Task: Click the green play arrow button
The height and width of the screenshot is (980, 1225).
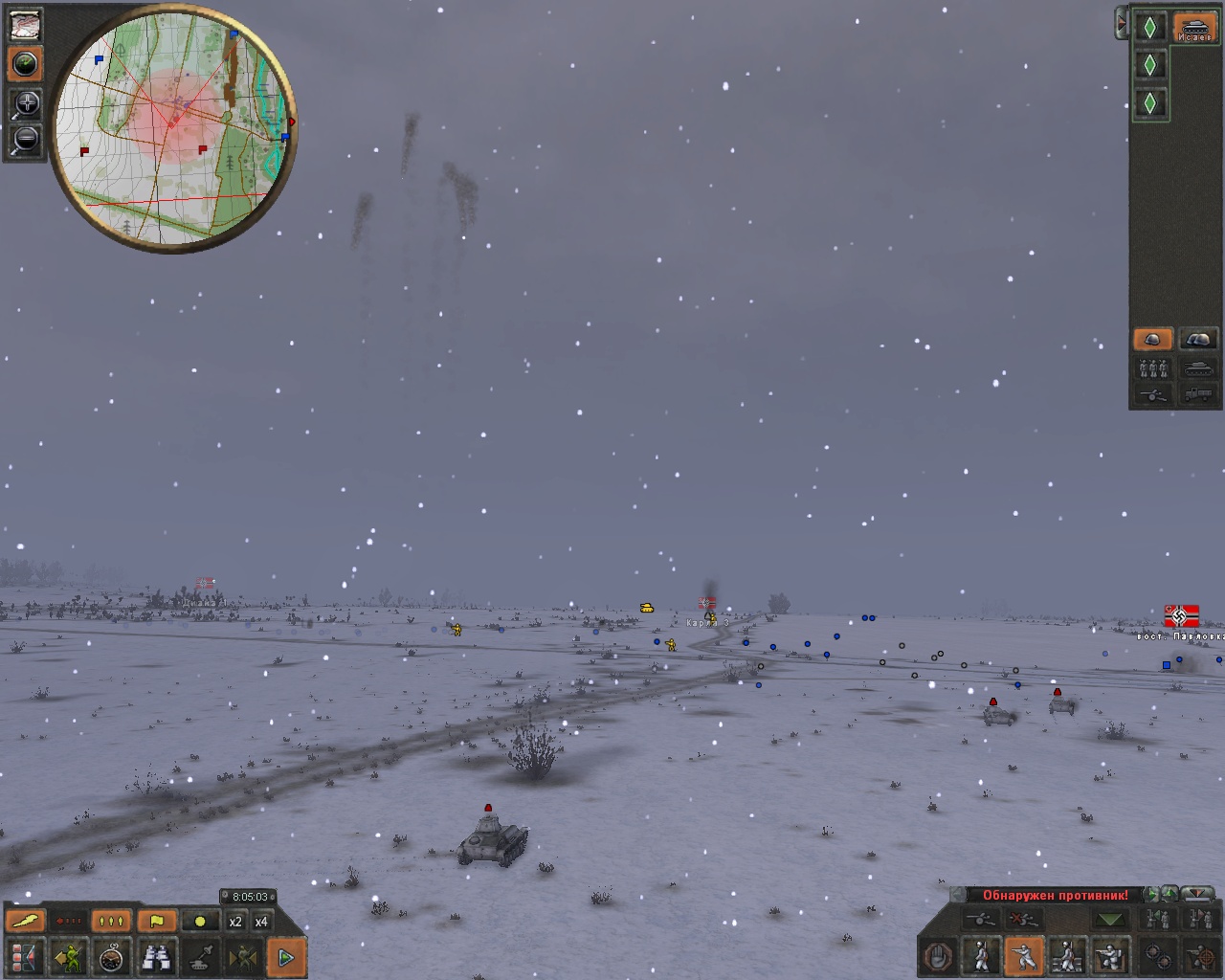Action: click(285, 956)
